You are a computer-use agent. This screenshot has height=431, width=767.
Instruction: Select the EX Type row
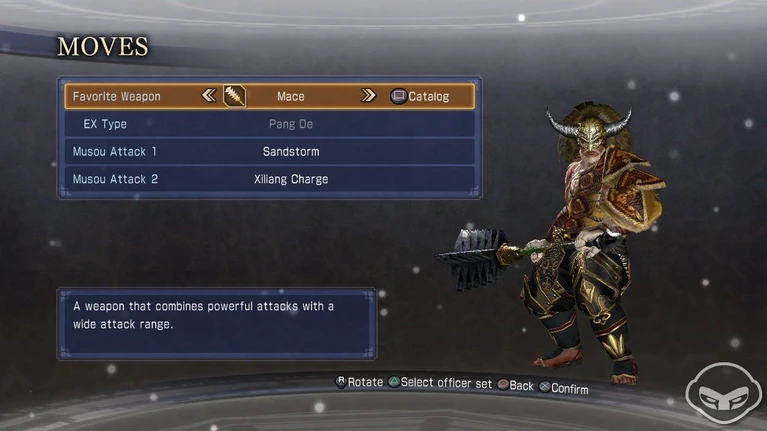[x=267, y=124]
